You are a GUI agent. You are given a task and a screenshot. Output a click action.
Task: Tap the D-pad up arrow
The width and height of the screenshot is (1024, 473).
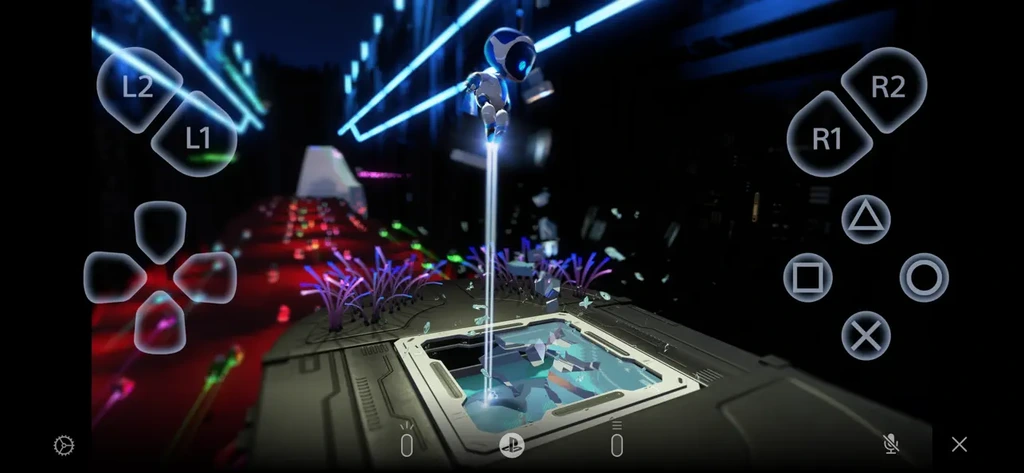click(160, 230)
